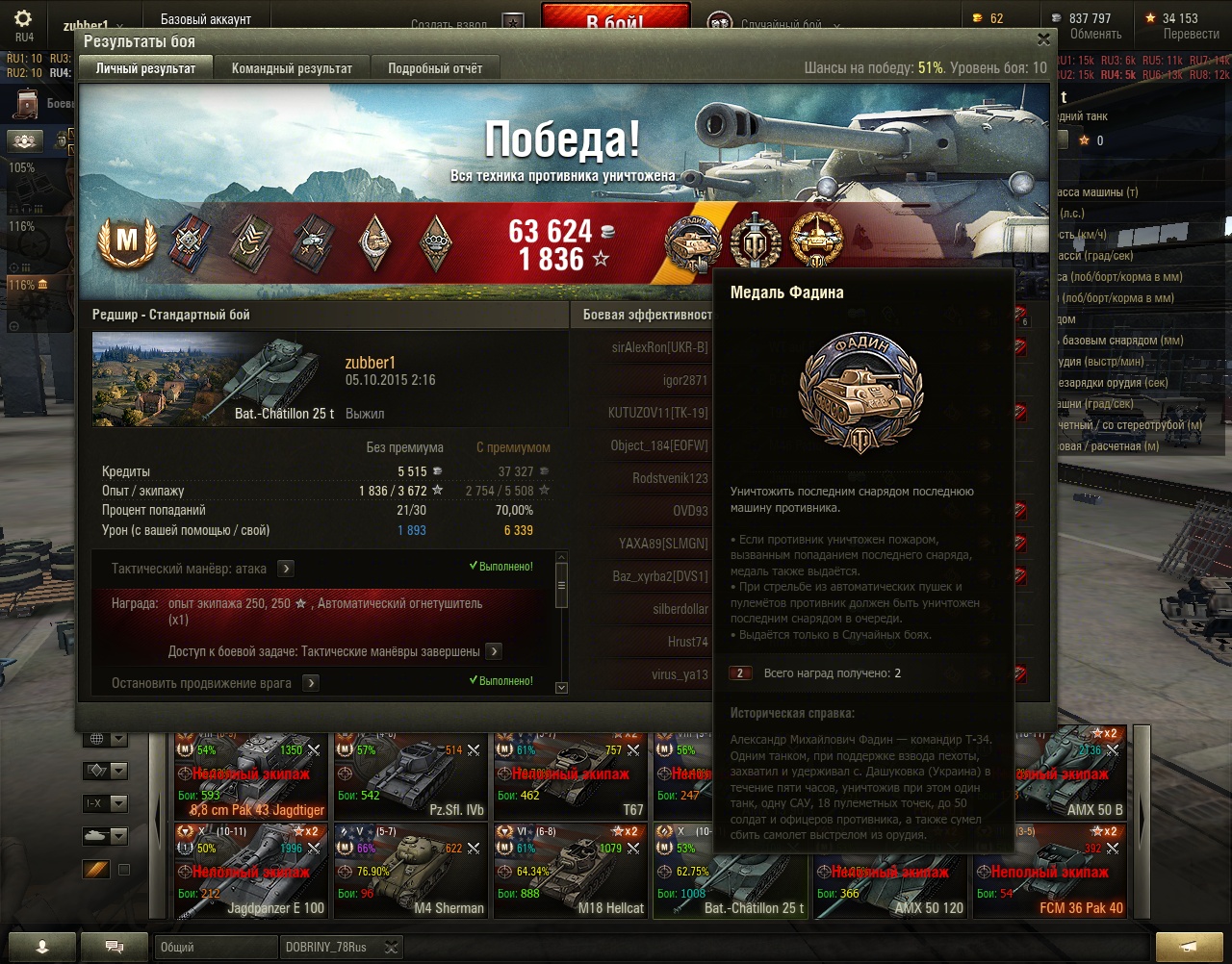Click the Медаль Фадина medal icon

pyautogui.click(x=693, y=241)
